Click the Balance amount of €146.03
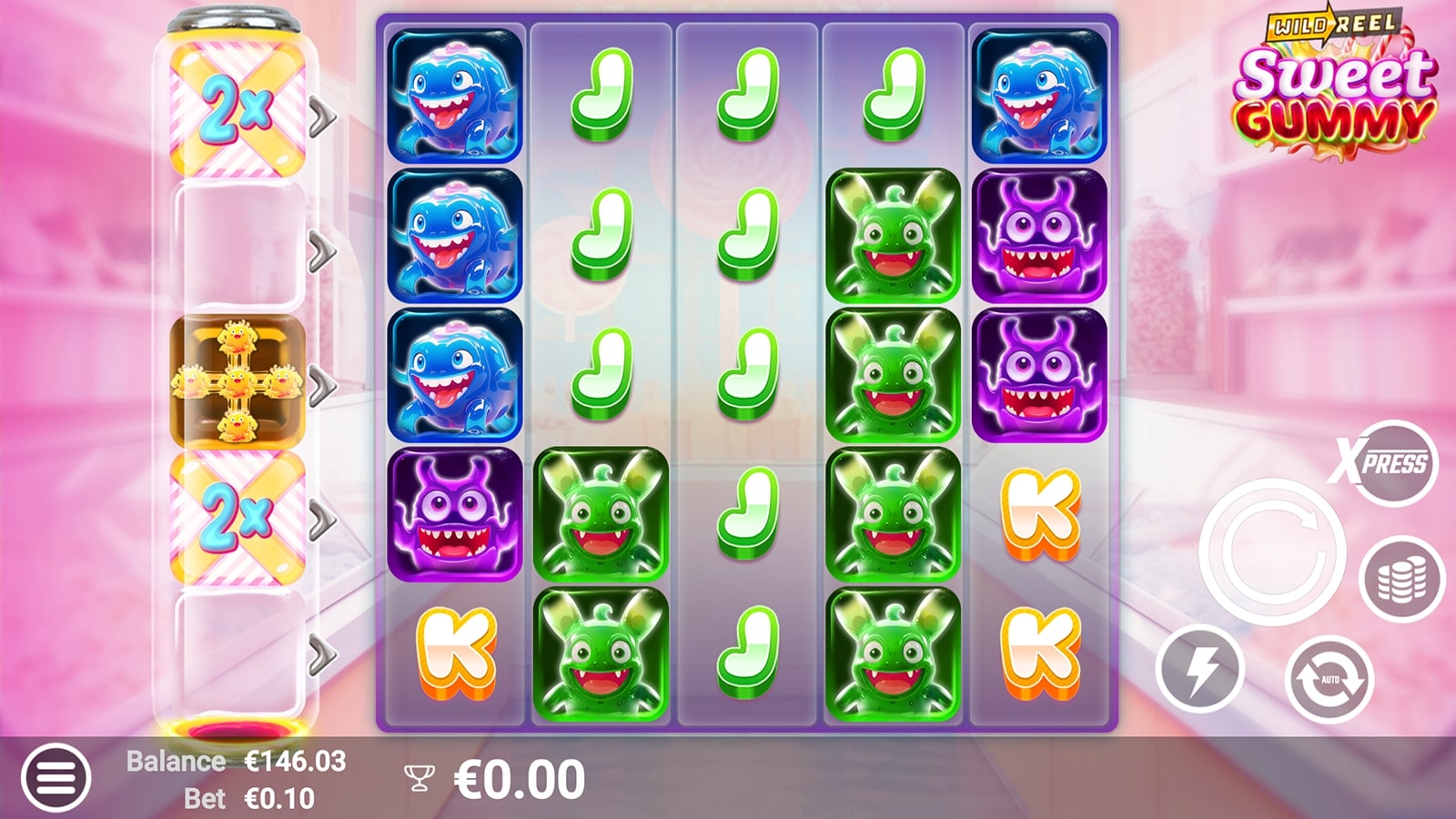The image size is (1456, 819). [292, 760]
